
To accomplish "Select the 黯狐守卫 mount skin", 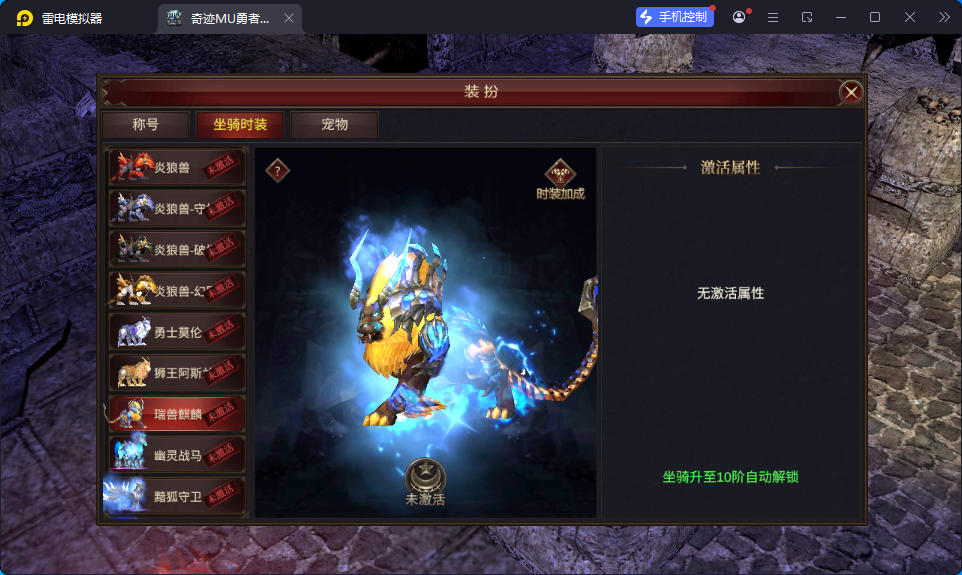I will tap(177, 496).
